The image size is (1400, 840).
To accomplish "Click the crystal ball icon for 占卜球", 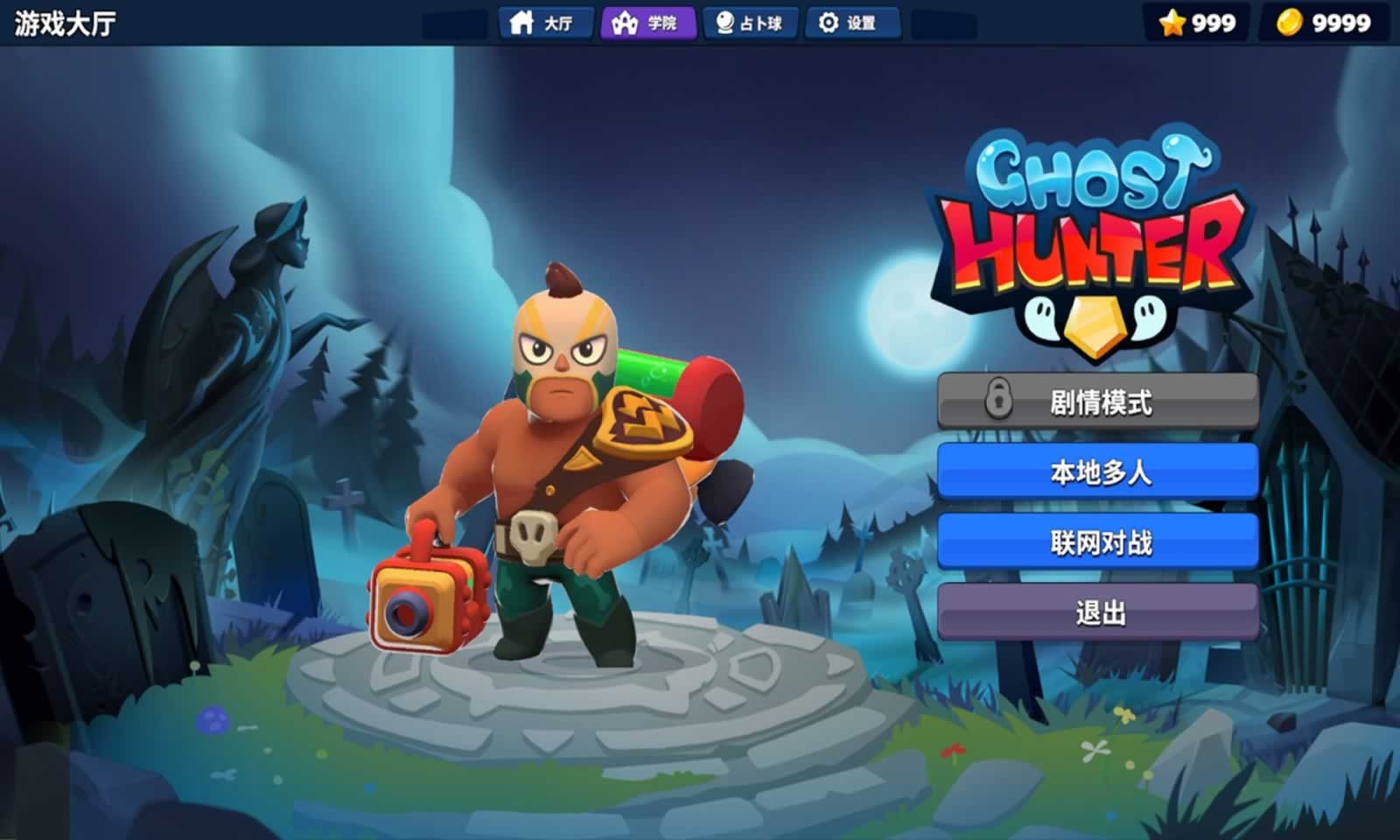I will click(x=723, y=24).
